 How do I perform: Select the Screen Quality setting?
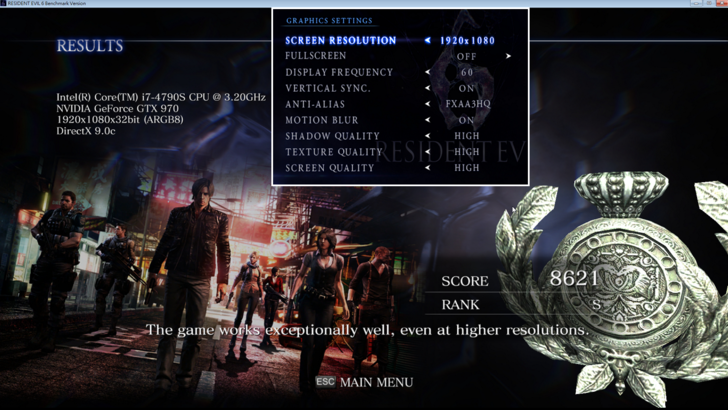coord(330,168)
